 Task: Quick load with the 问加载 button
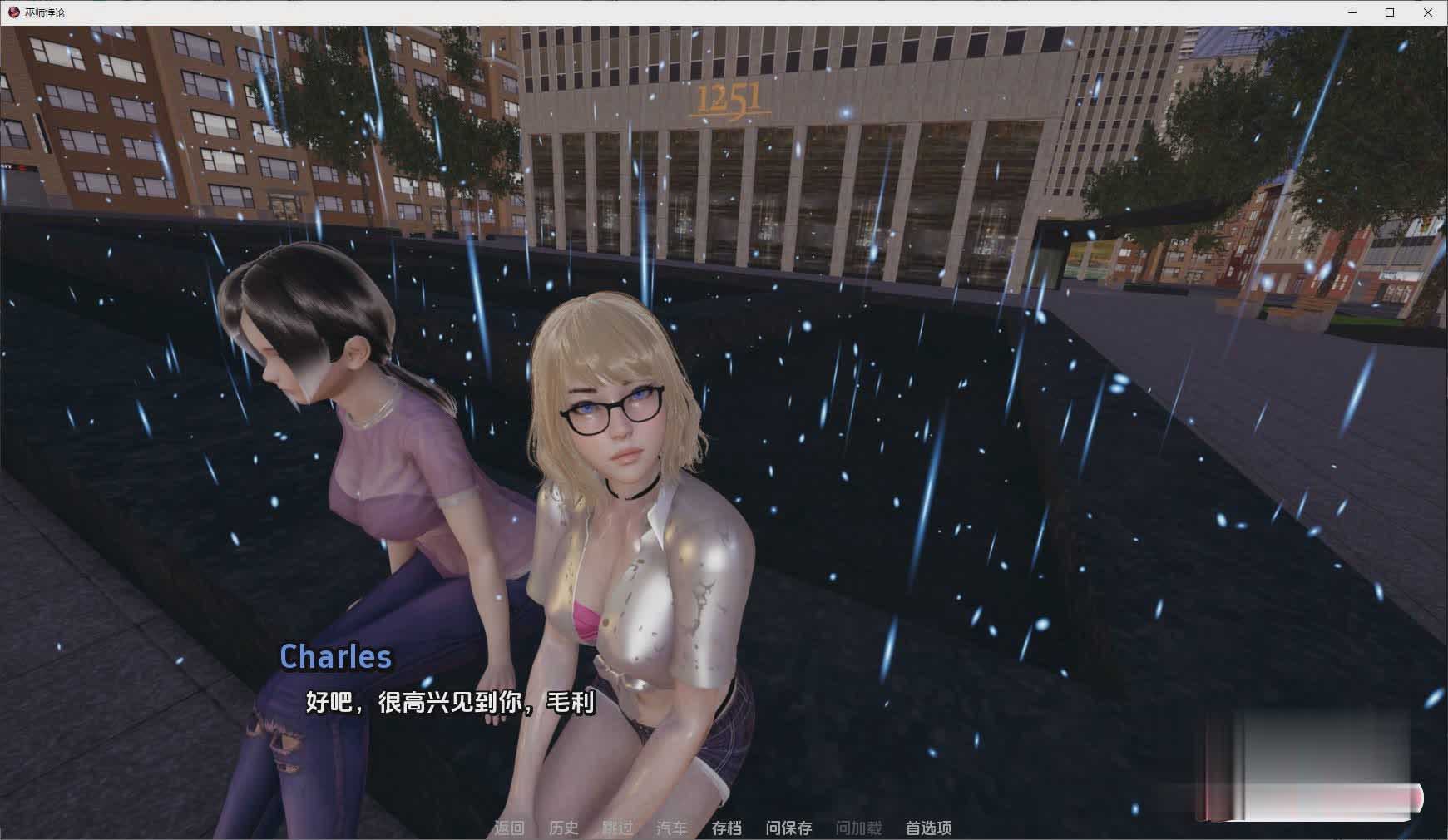point(858,828)
